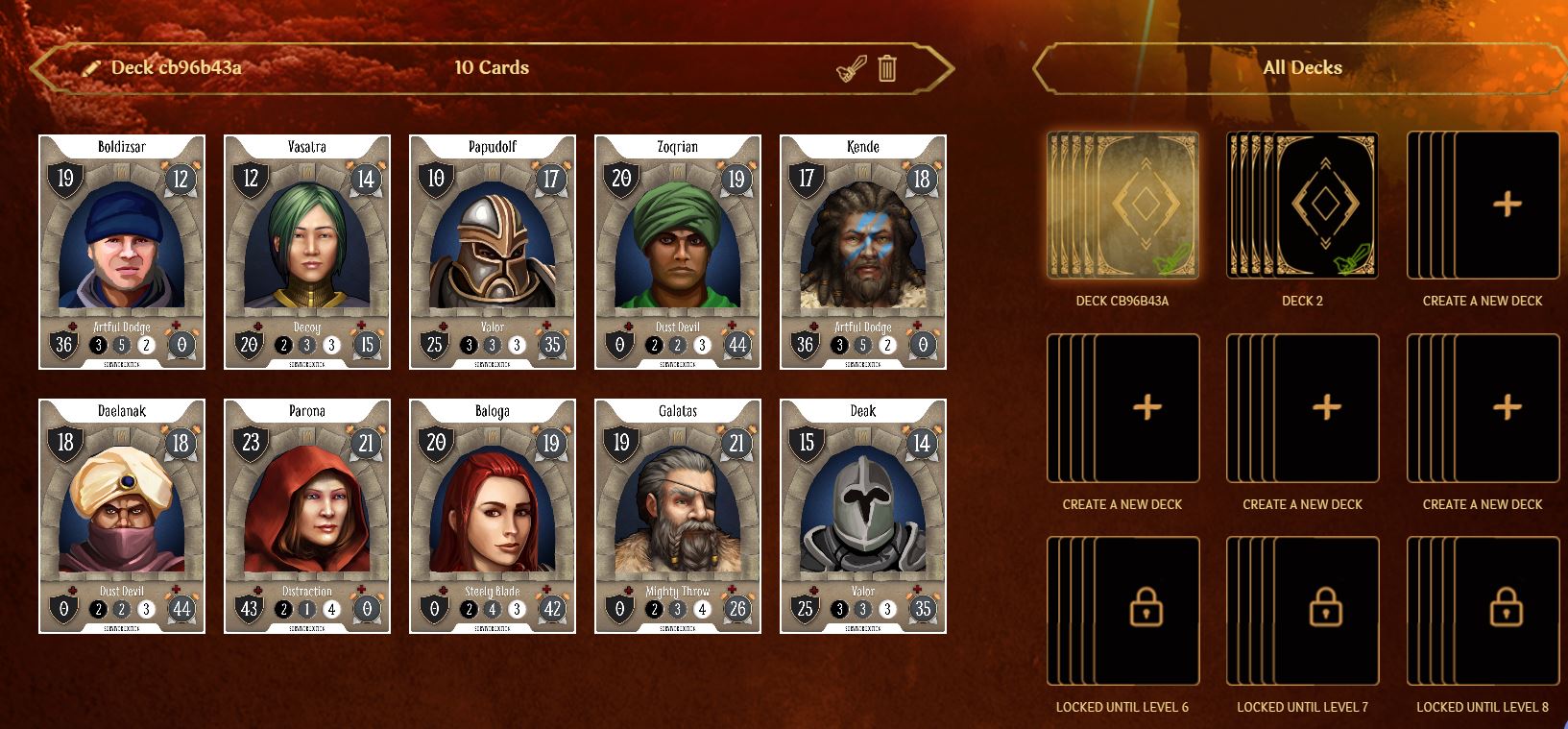Delete deck using the trash icon
This screenshot has height=729, width=1568.
click(887, 68)
